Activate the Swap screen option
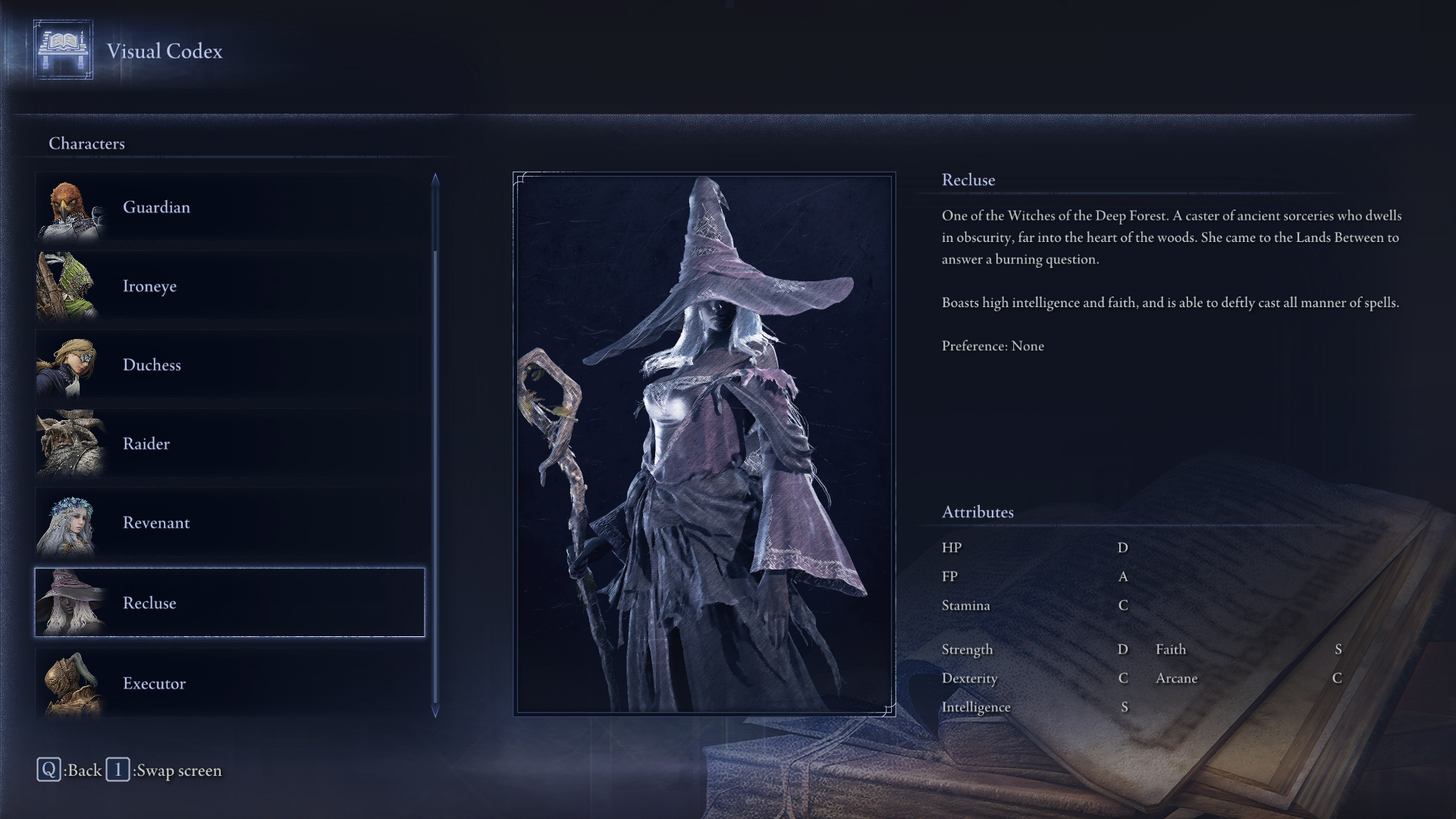 [165, 770]
